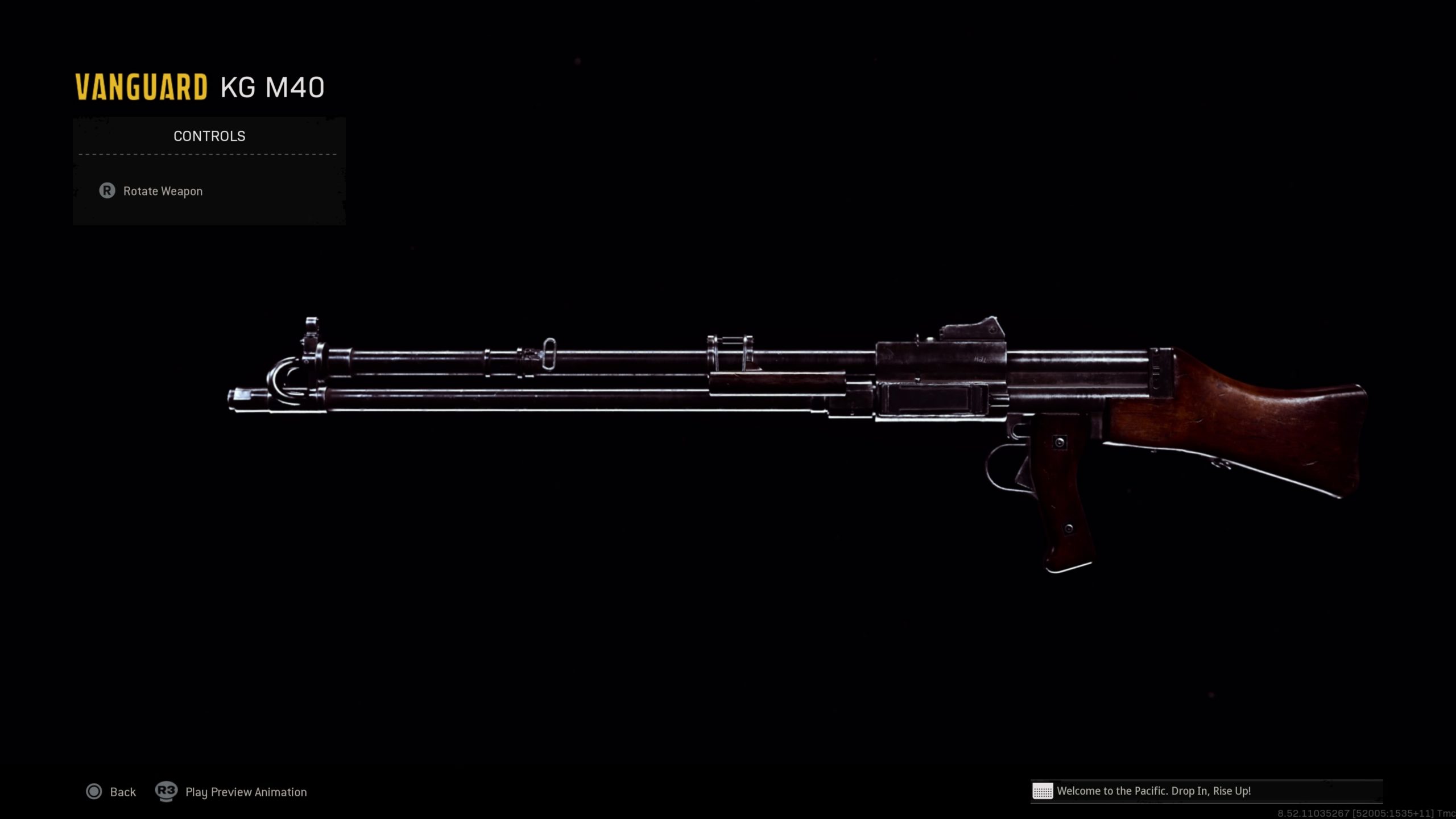The width and height of the screenshot is (1456, 819).
Task: Click the R thumbstick icon beside Rotate Weapon
Action: pos(107,191)
